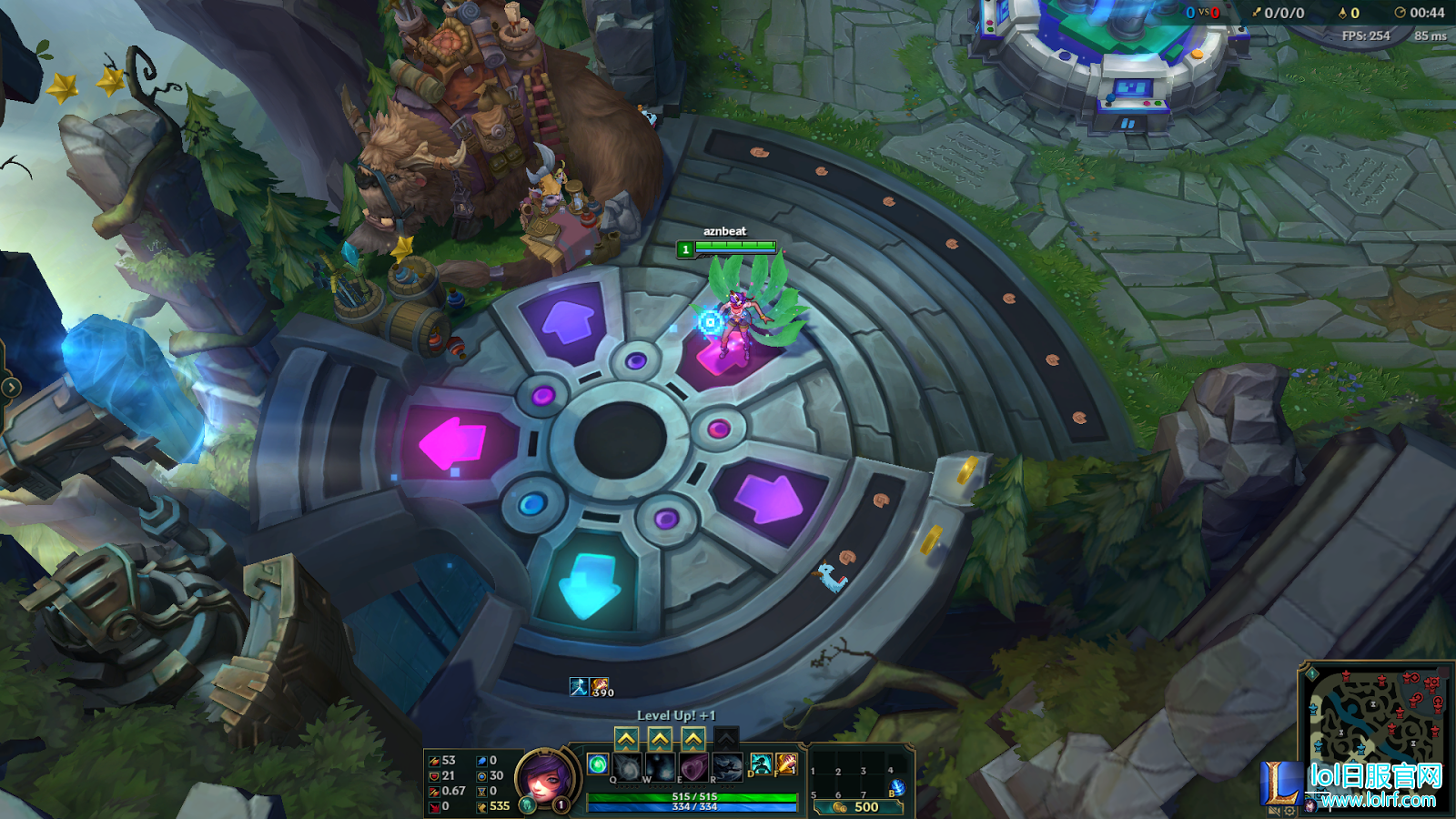The image size is (1456, 819).
Task: Expand the left-edge arrow panel
Action: click(x=10, y=388)
